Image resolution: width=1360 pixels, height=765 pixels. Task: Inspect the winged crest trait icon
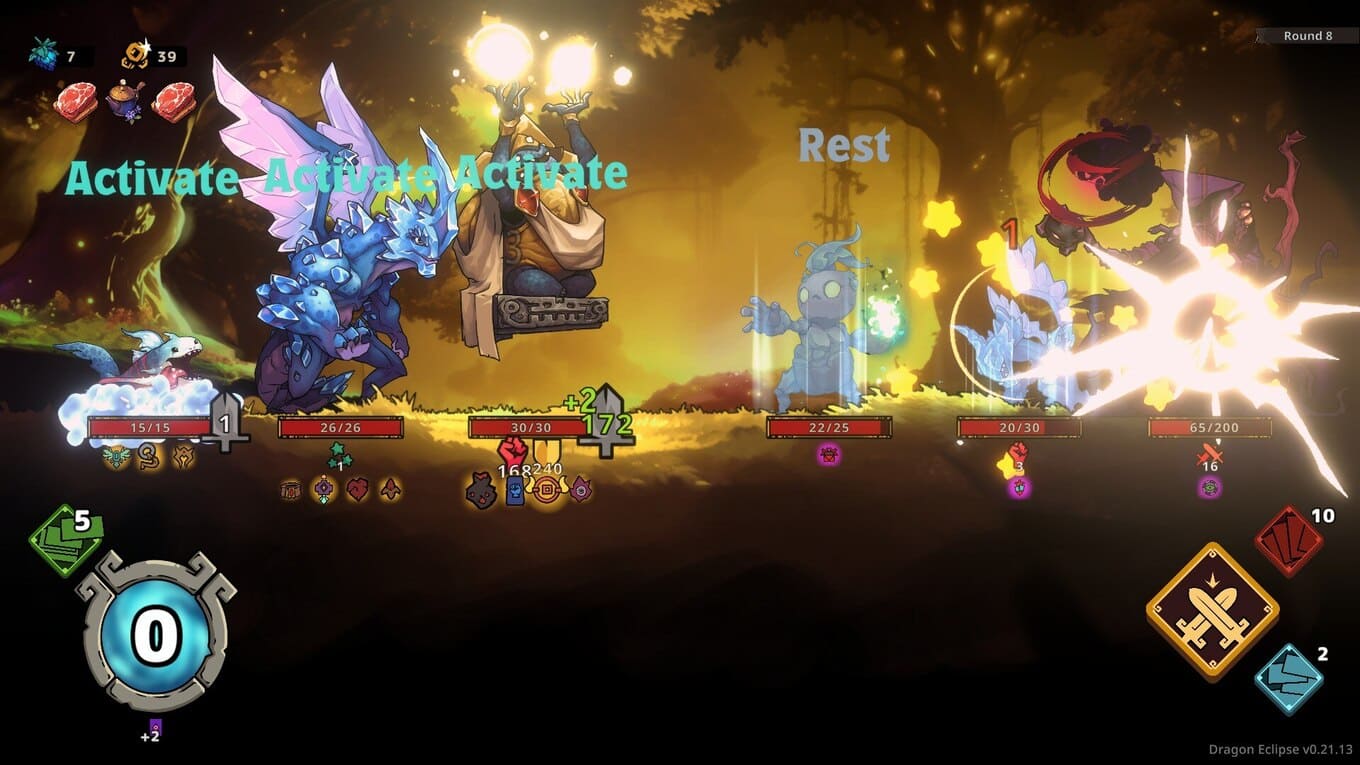coord(117,457)
